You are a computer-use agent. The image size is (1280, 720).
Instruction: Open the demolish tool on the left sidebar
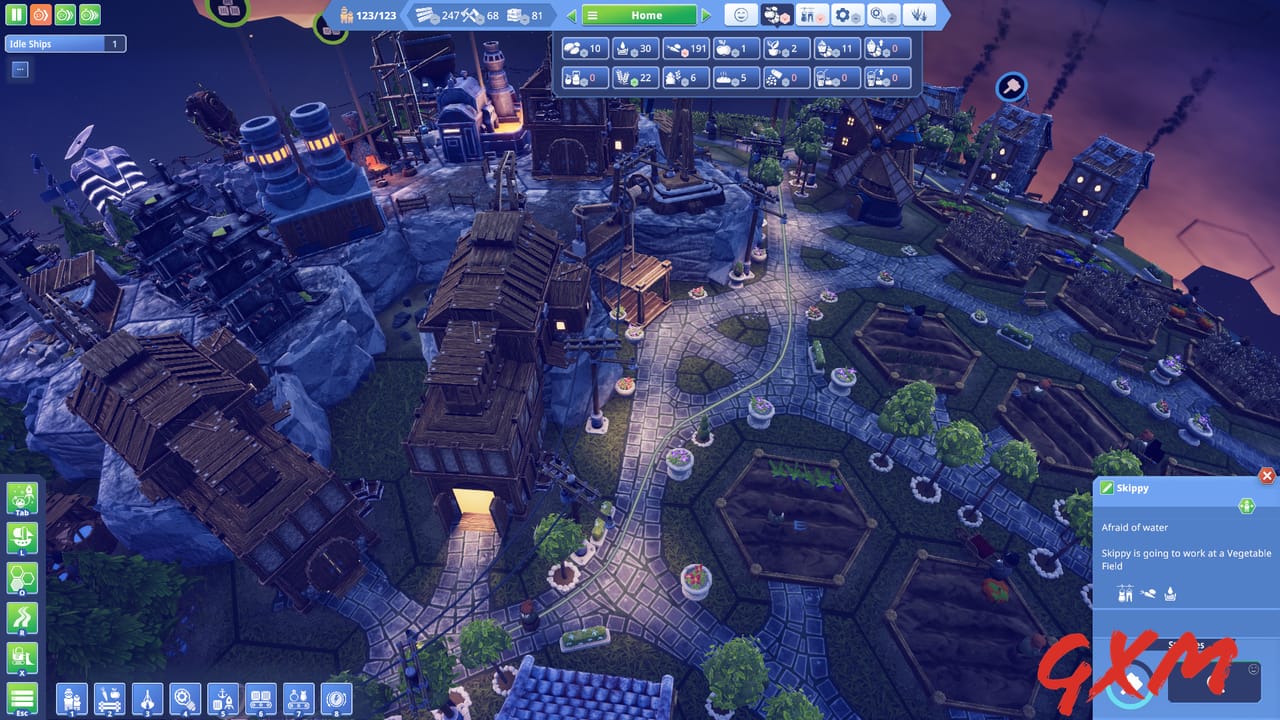tap(22, 657)
